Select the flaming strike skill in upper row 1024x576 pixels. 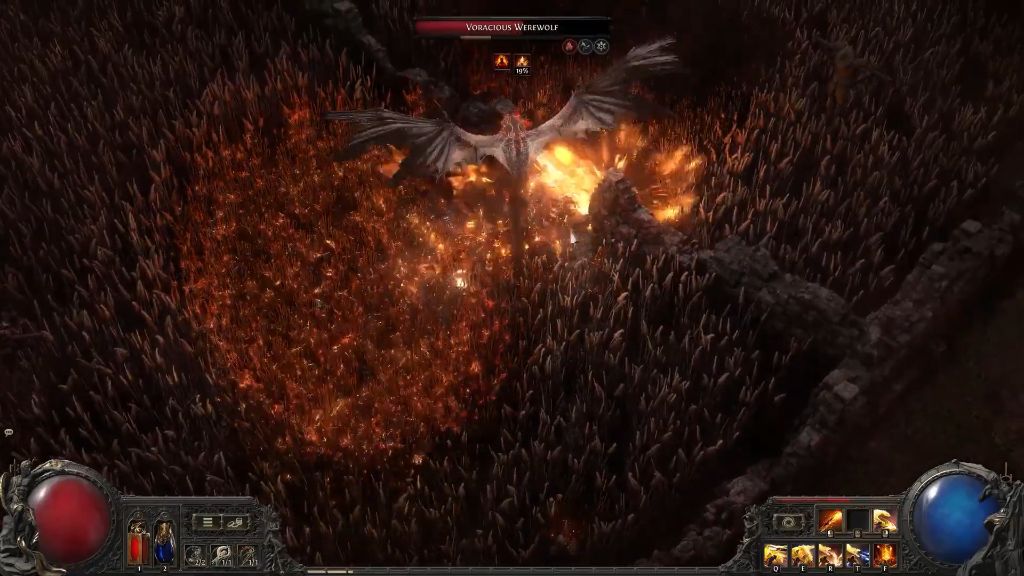(x=831, y=521)
